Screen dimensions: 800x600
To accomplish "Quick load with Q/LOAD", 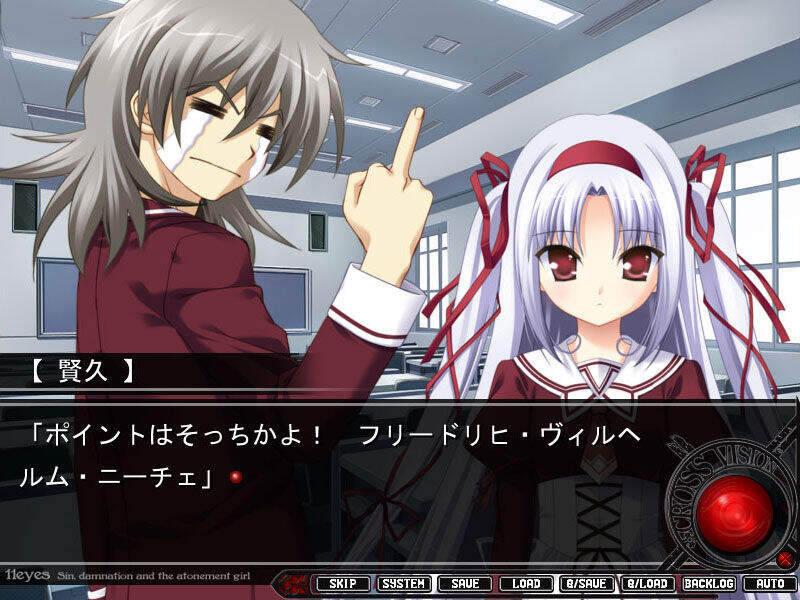I will click(x=648, y=583).
